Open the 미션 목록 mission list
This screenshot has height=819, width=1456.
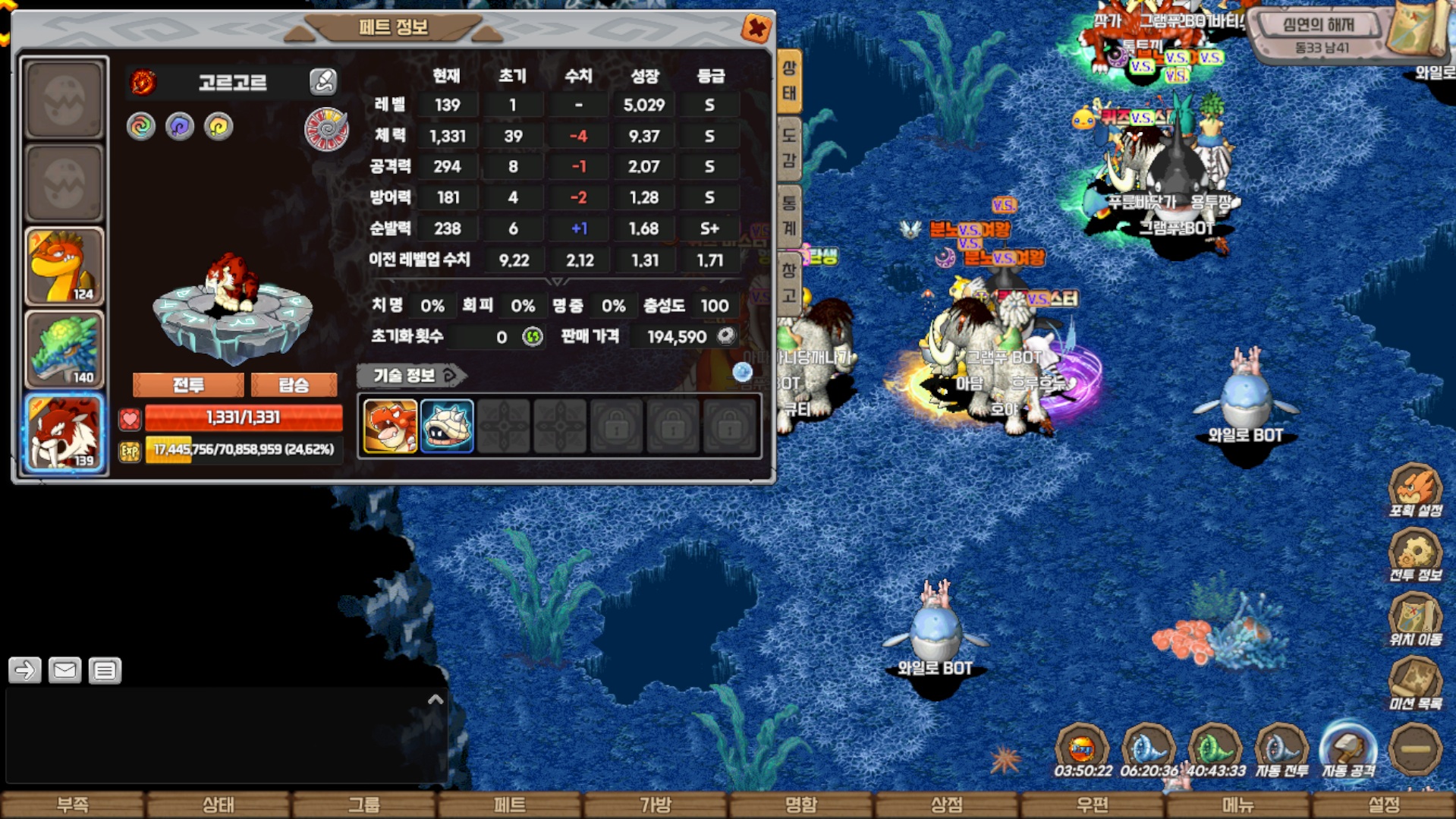pos(1415,683)
